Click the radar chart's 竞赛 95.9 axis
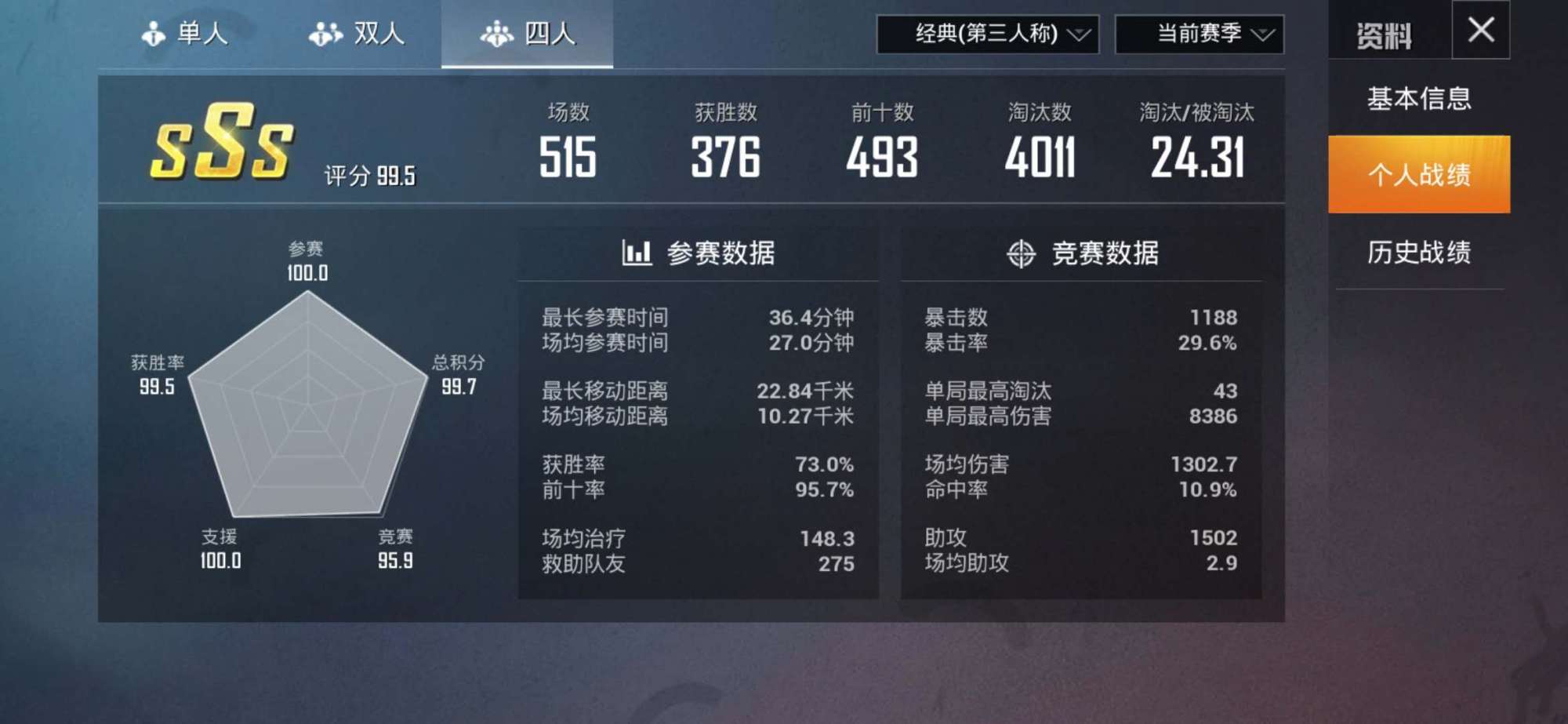 [396, 549]
